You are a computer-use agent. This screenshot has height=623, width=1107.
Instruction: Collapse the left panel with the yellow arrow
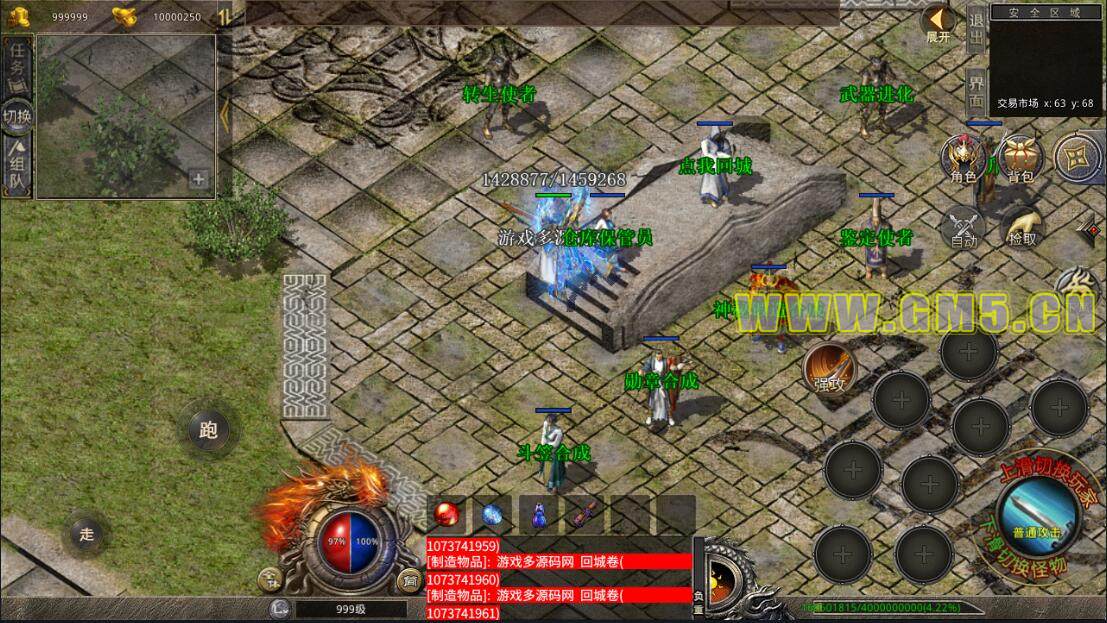click(224, 112)
